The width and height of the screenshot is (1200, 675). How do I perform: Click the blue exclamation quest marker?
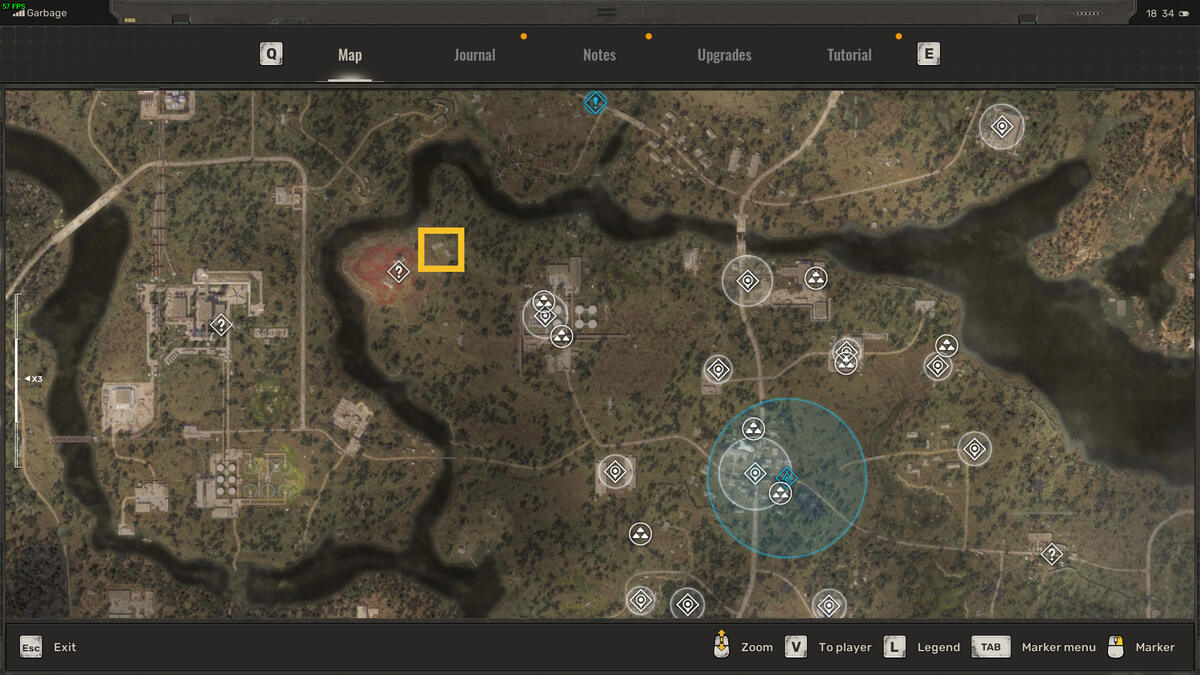click(x=596, y=102)
